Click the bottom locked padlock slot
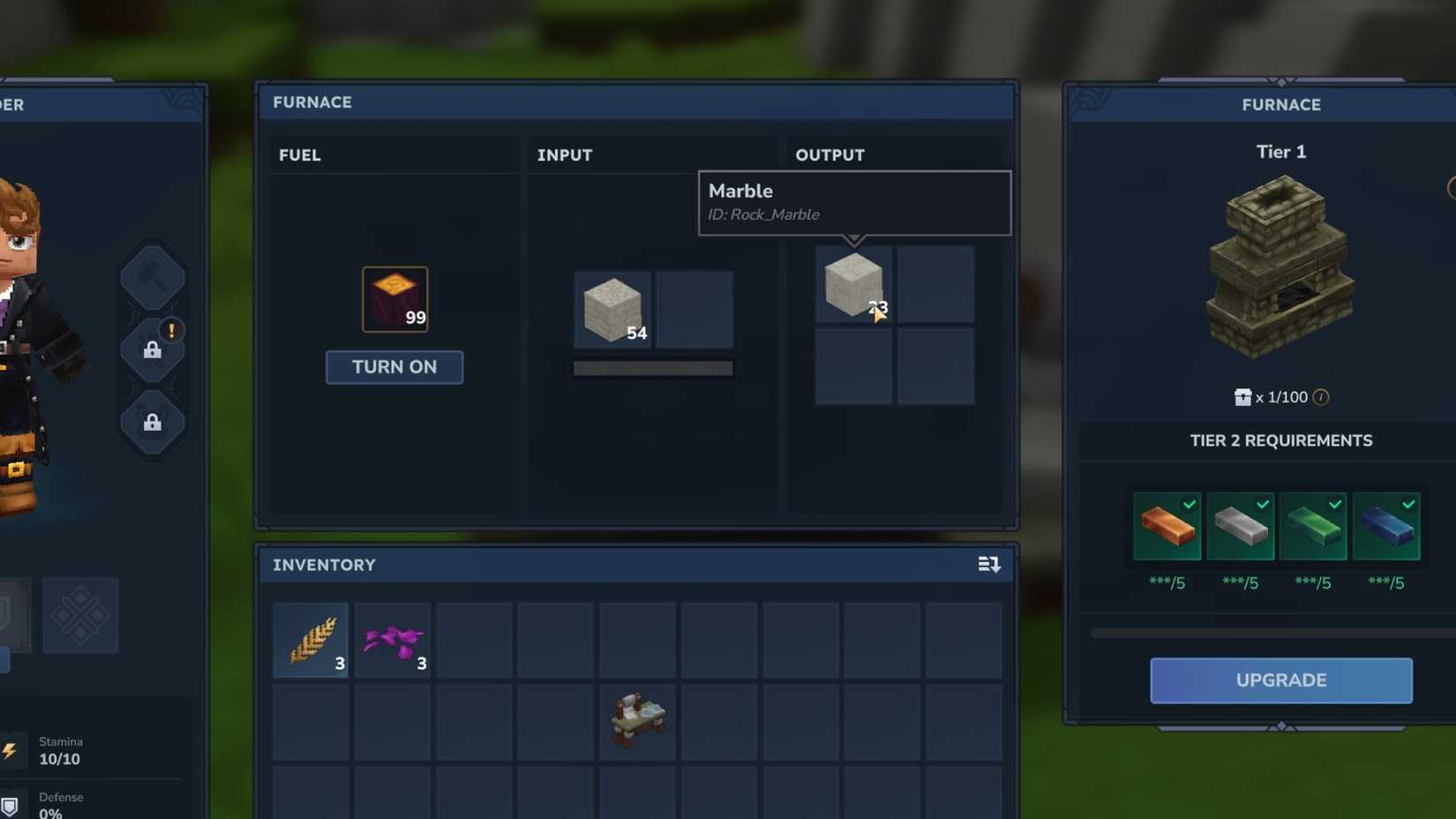Screen dimensions: 1456x819 pos(152,423)
